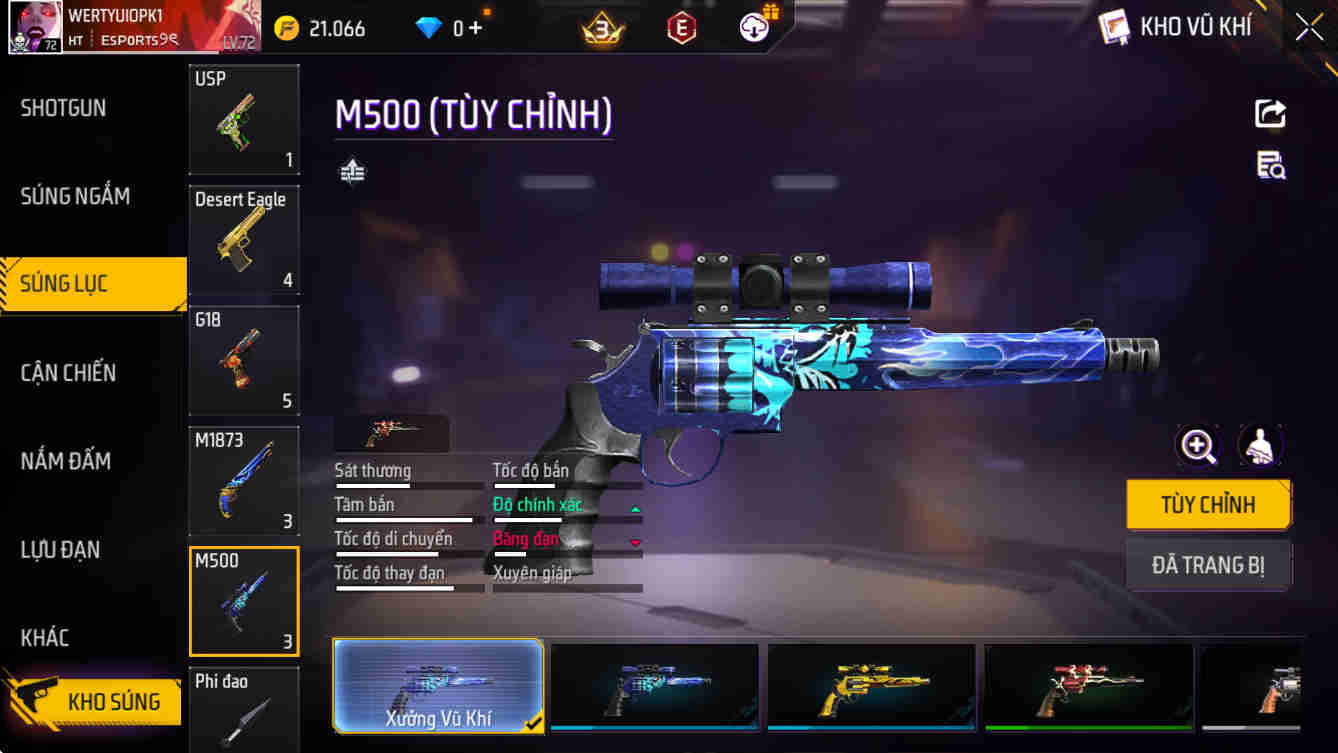
Task: Click the green durability bar under a skin
Action: click(1088, 727)
